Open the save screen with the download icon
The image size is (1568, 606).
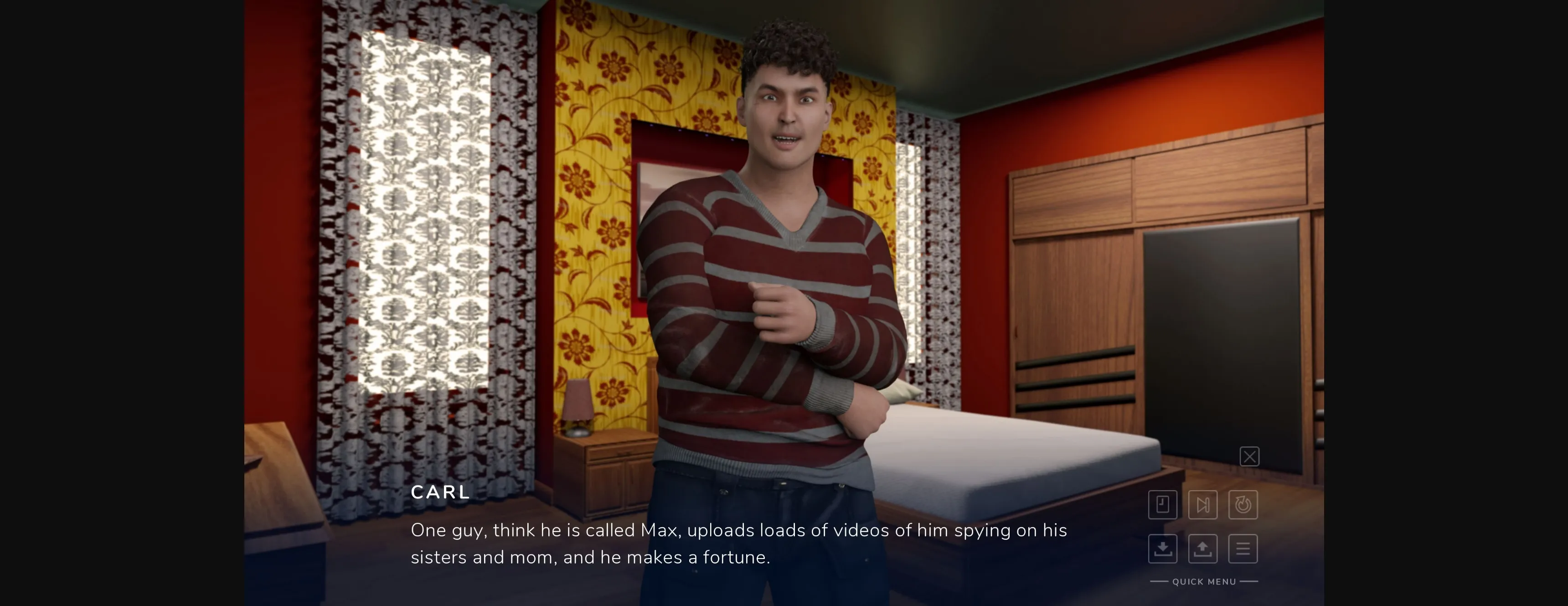click(x=1163, y=549)
